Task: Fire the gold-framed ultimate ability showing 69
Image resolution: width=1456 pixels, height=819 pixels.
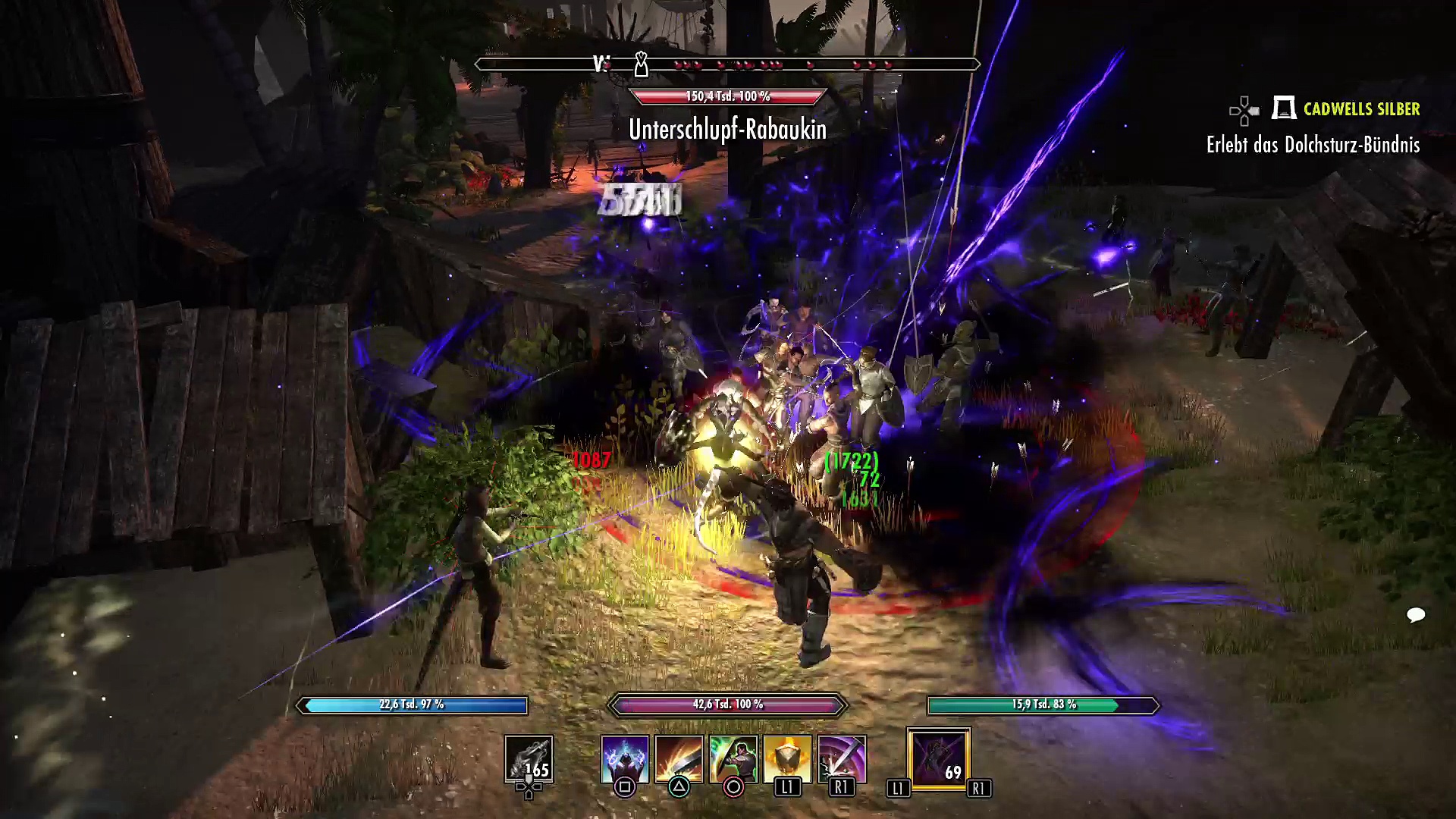Action: point(938,759)
